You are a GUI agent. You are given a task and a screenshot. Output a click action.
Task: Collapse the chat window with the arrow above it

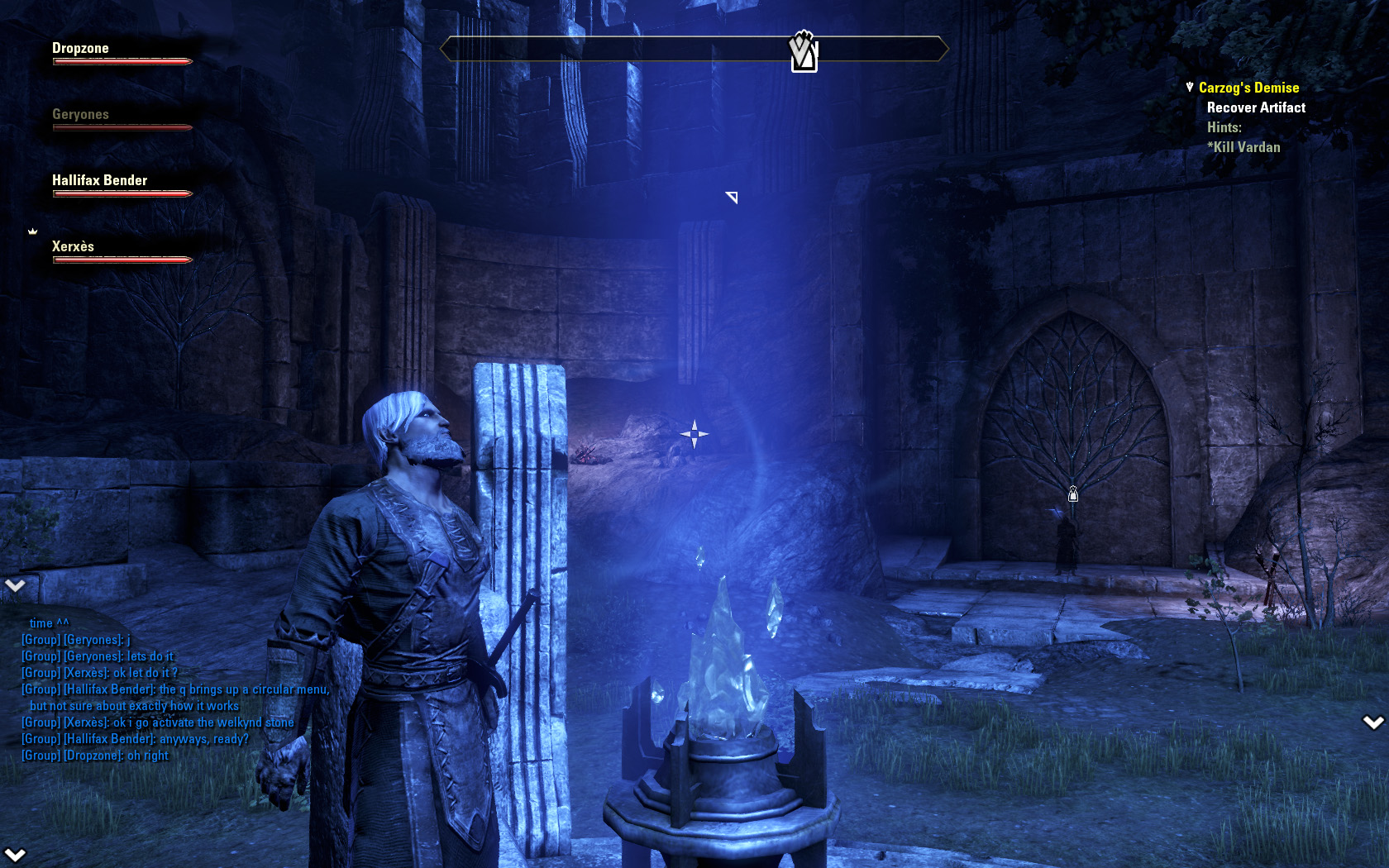15,585
